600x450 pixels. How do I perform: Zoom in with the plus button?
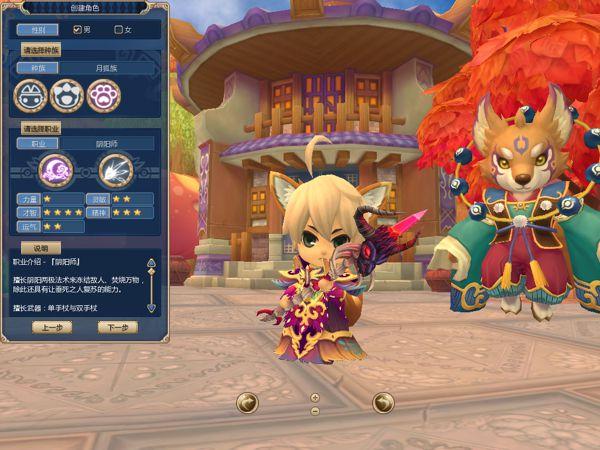(315, 397)
